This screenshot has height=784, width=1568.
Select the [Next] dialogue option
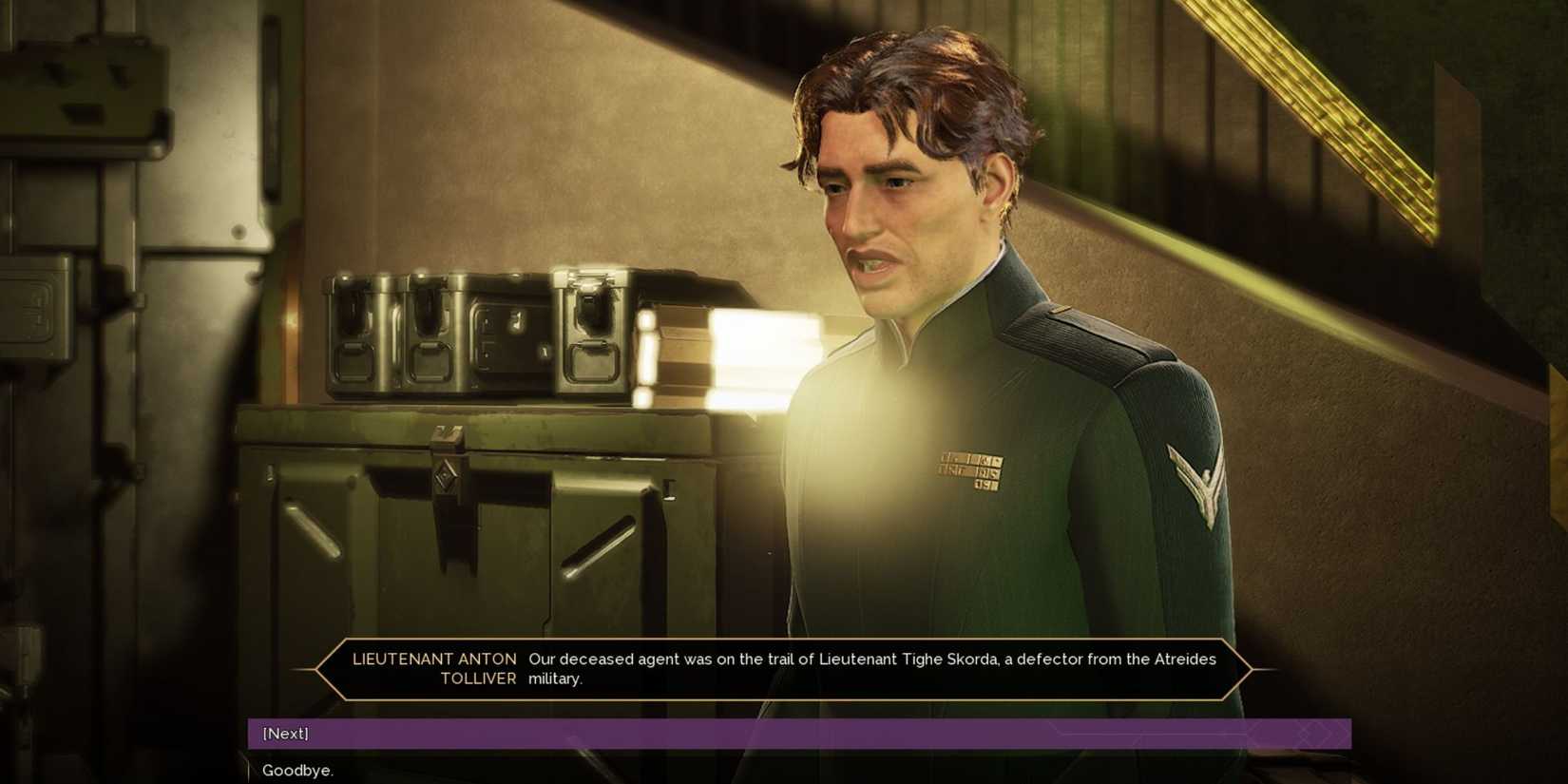284,733
